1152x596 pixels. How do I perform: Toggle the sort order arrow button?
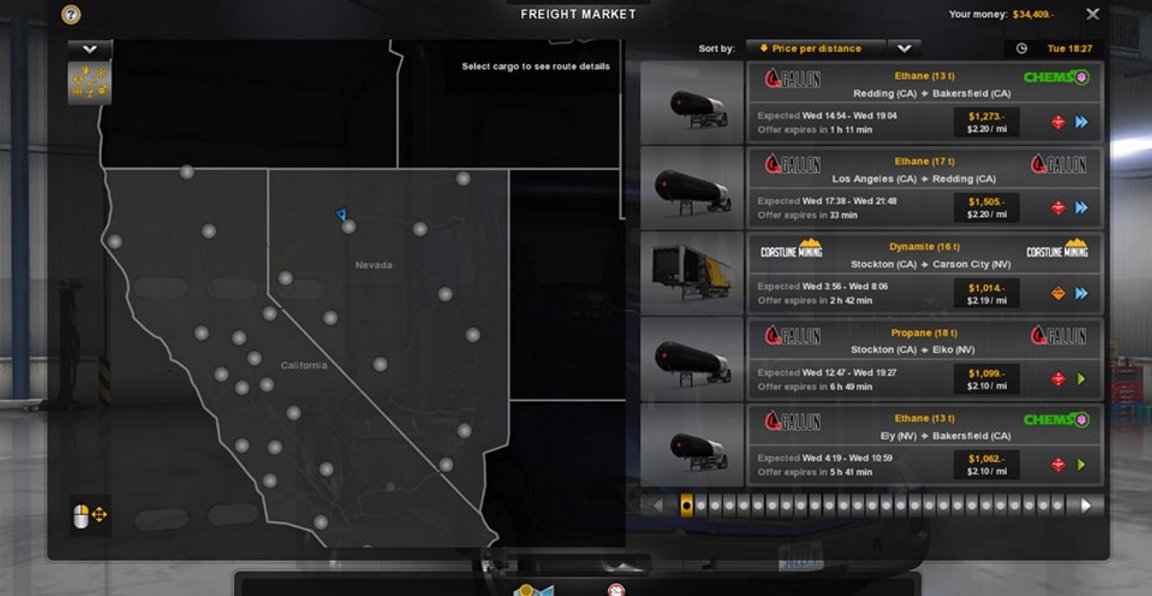904,48
